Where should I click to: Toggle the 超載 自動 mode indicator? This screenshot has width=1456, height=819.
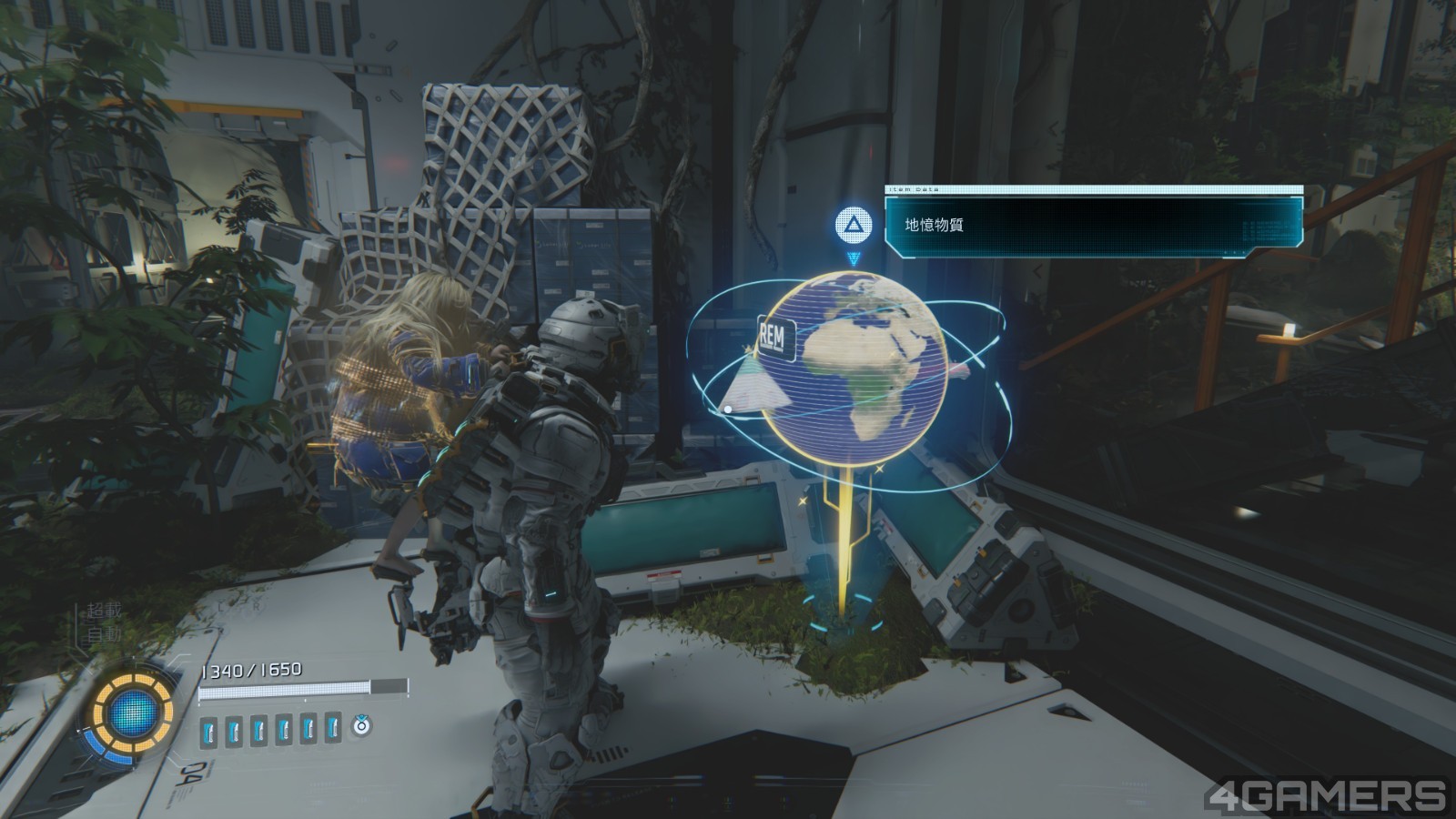coord(104,622)
